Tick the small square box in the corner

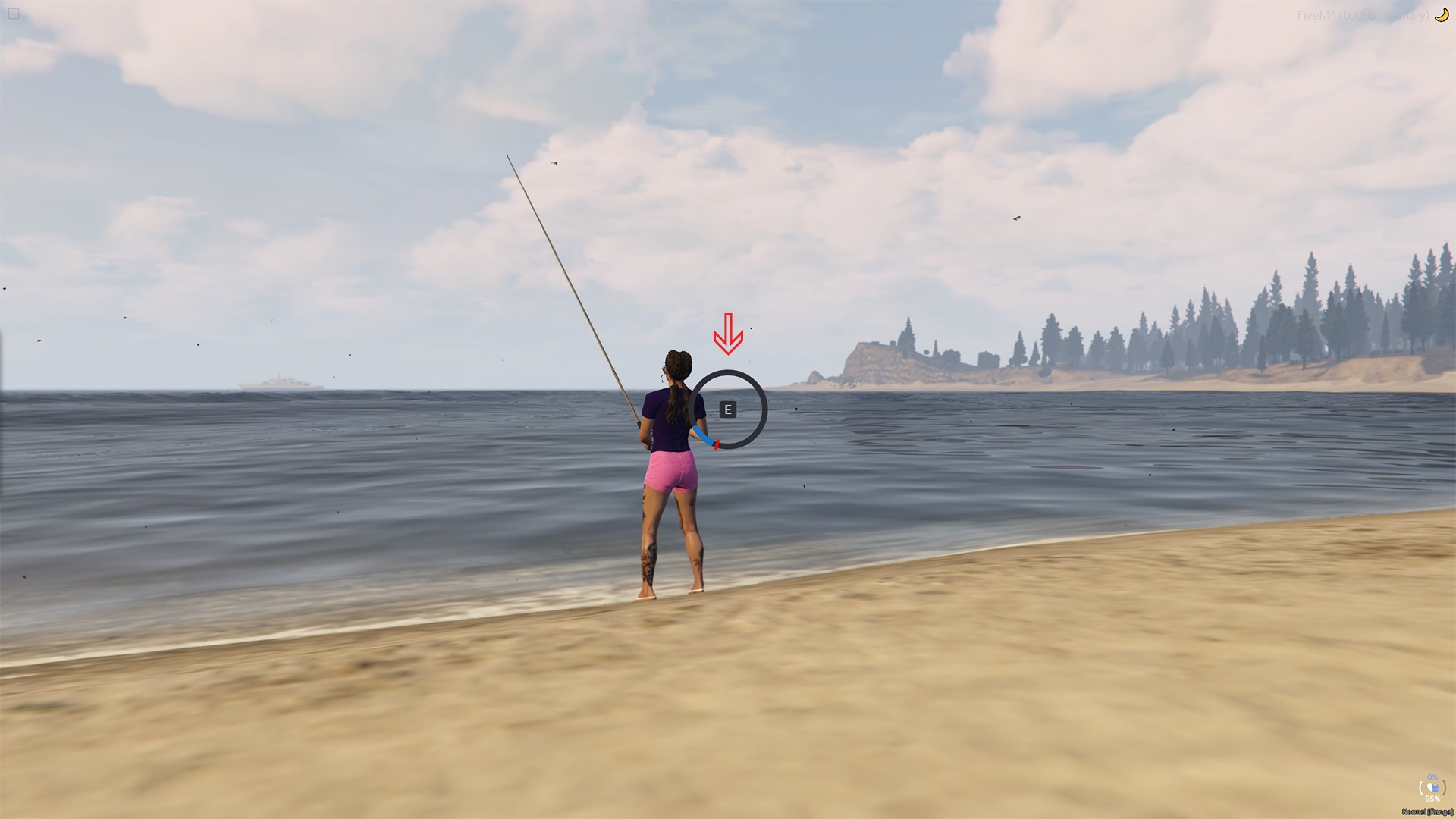point(14,14)
